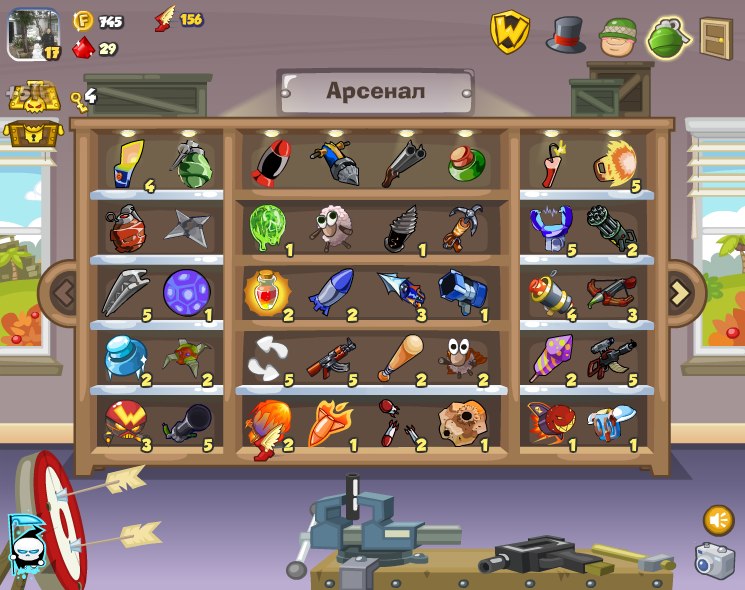The width and height of the screenshot is (745, 590).
Task: Open the locked golden treasure chest
Action: 32,132
